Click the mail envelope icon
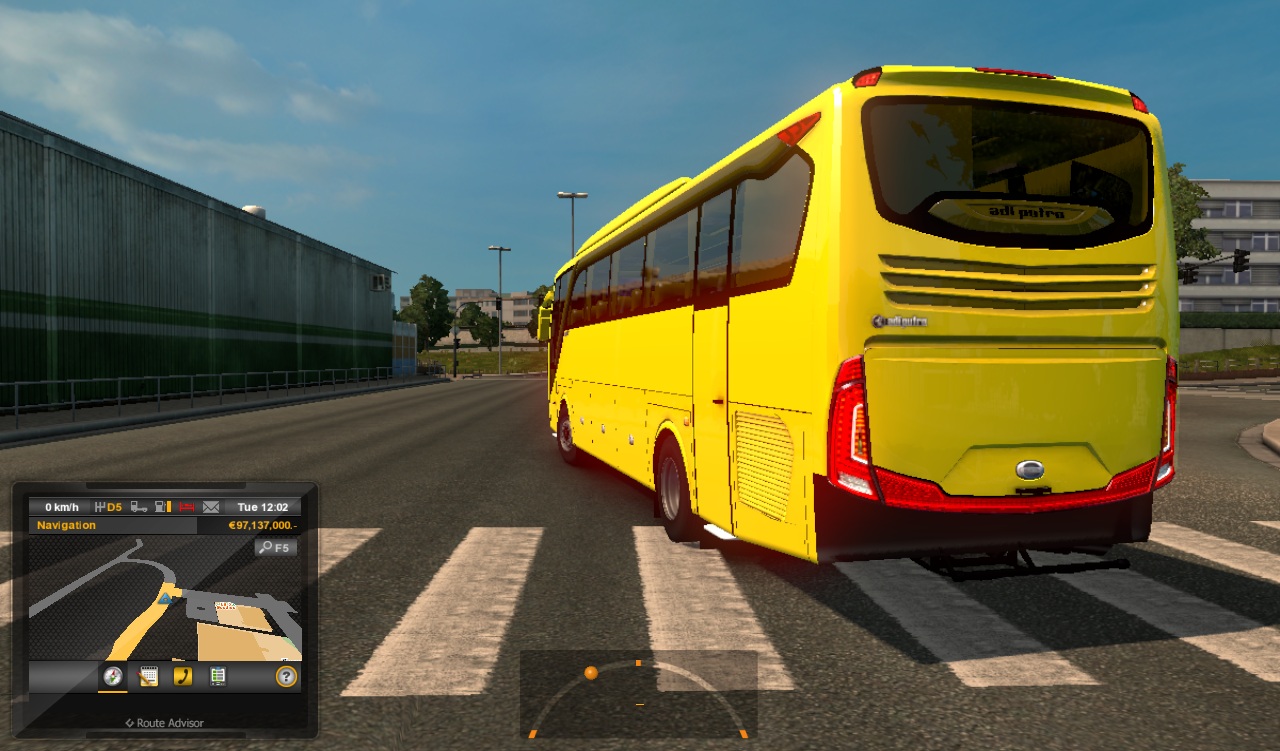 [x=211, y=506]
